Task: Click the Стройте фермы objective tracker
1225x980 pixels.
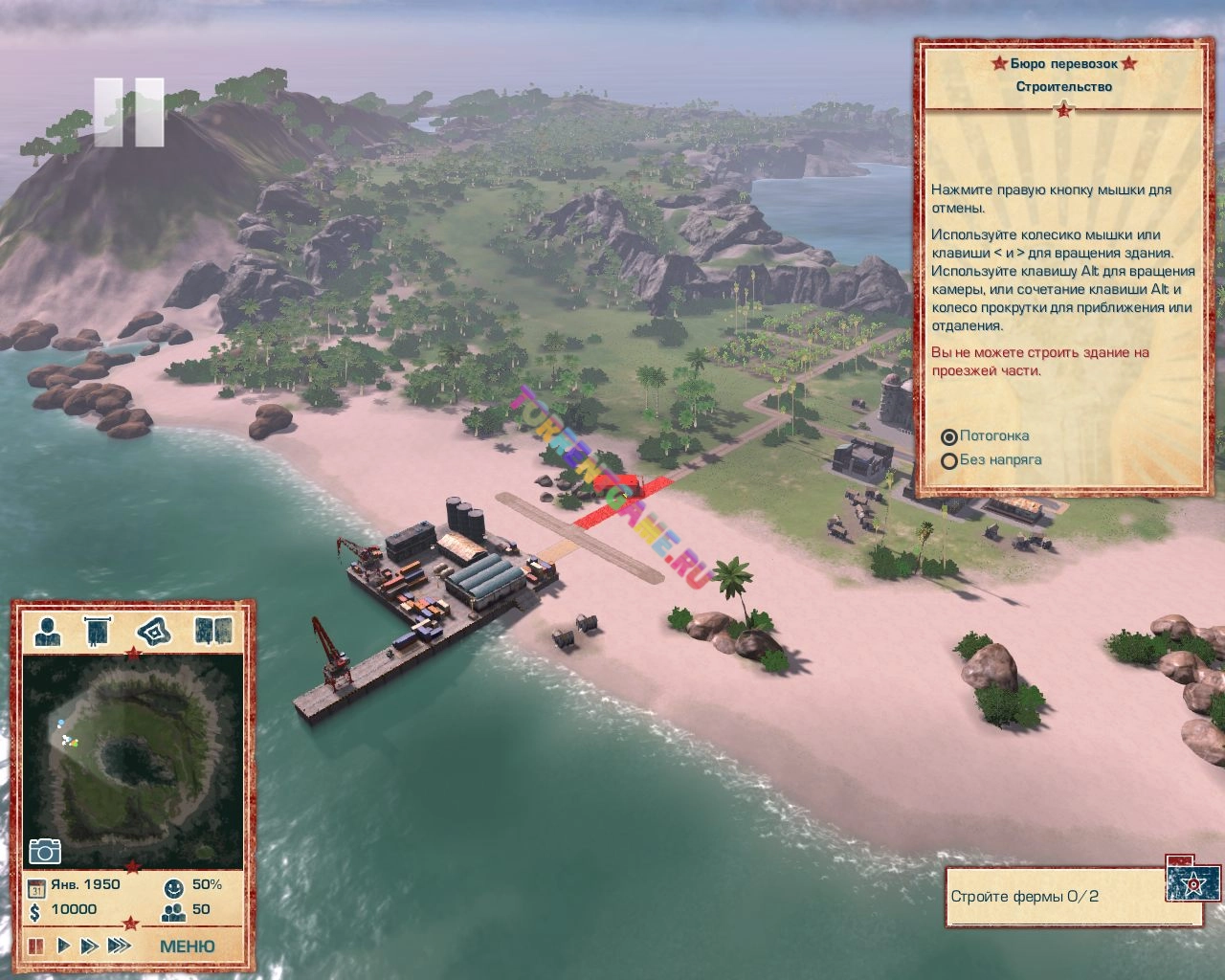Action: click(1053, 897)
